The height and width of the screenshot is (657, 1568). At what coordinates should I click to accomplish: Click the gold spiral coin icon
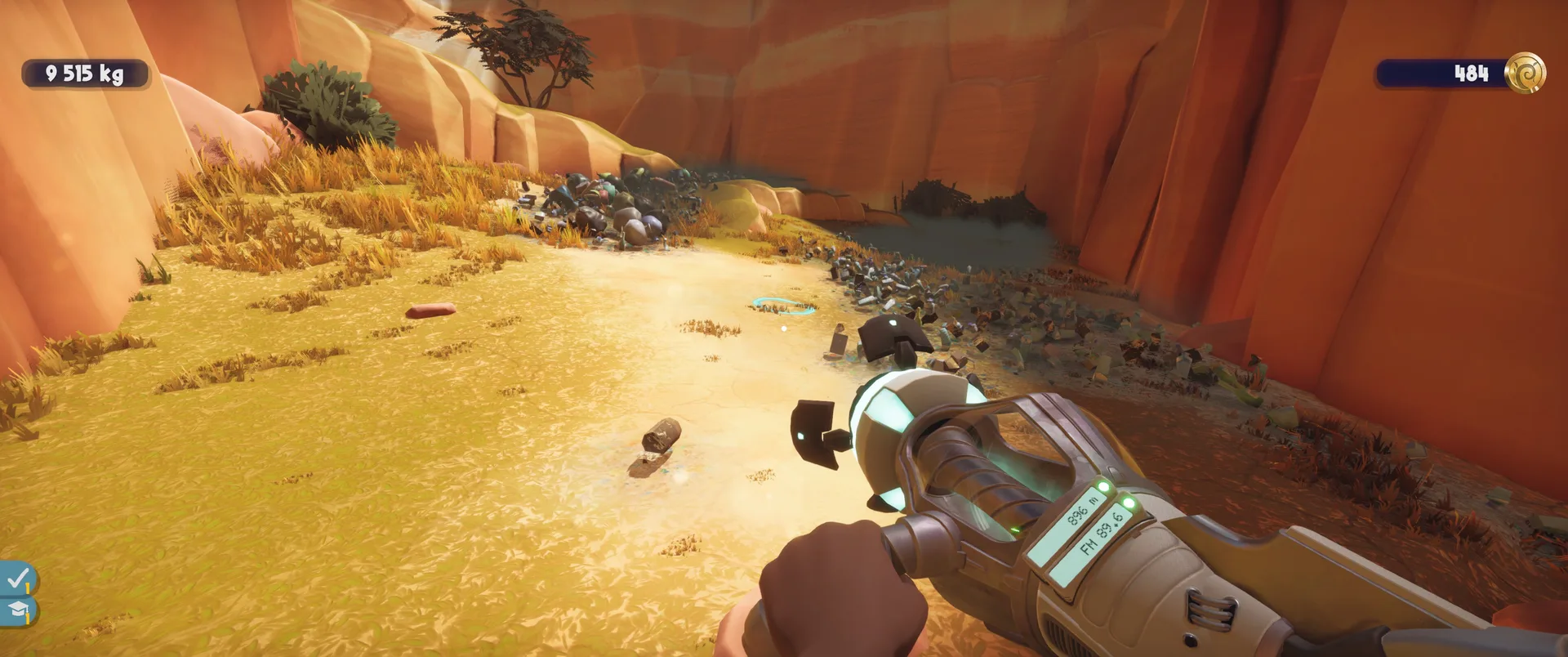1525,74
